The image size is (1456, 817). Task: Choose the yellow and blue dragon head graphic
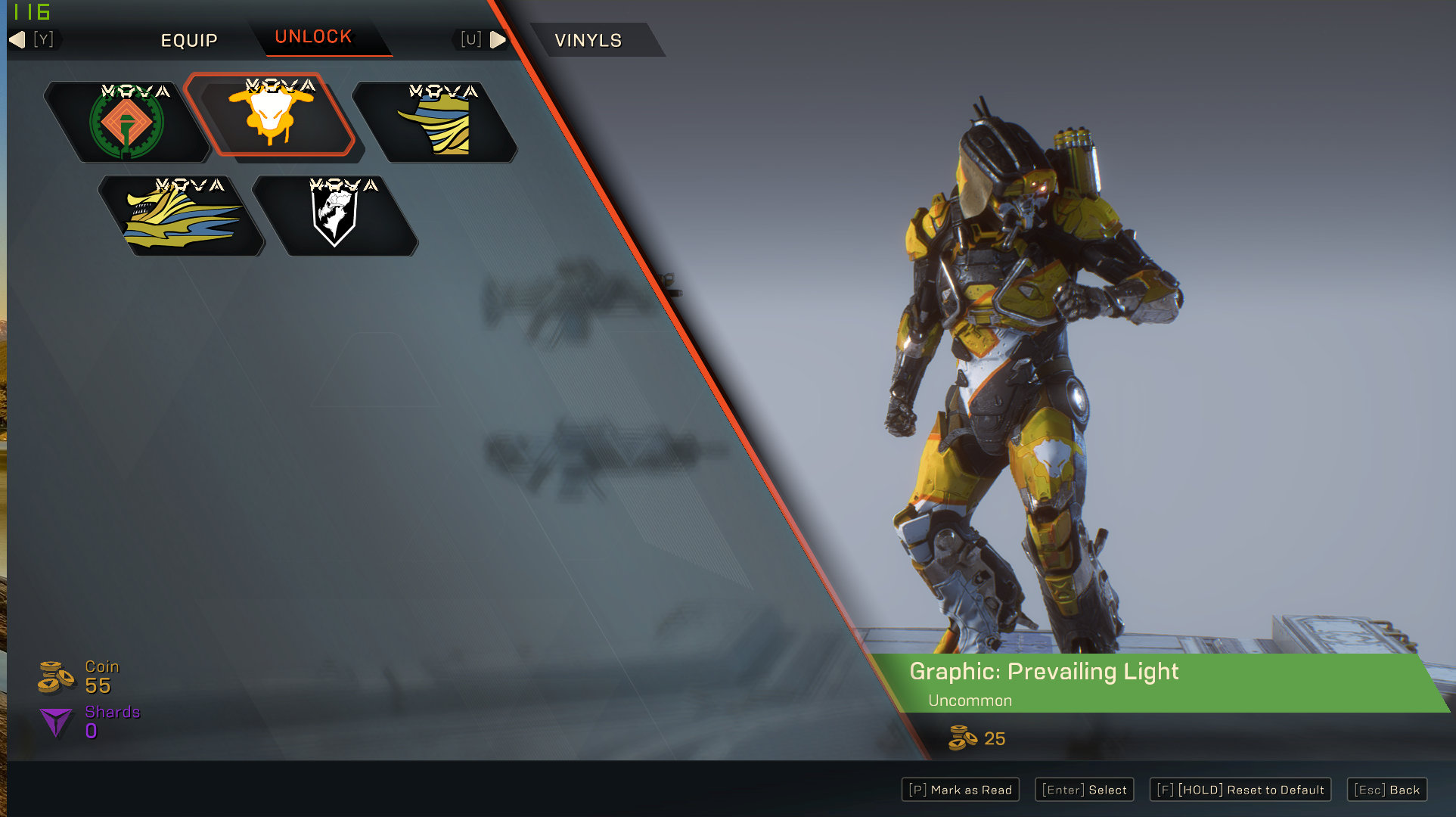click(182, 216)
